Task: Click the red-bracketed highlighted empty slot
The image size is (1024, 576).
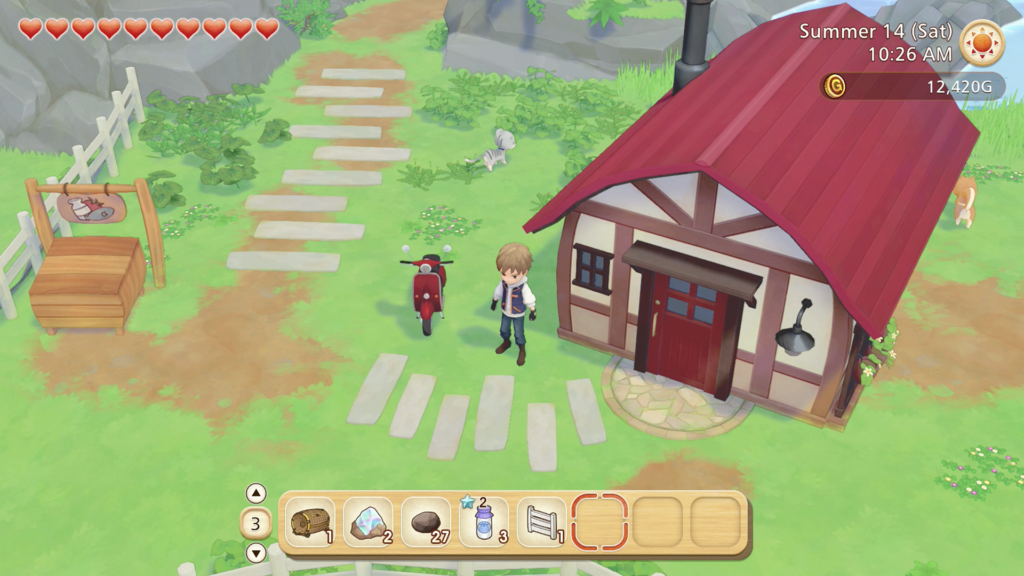Action: tap(599, 522)
